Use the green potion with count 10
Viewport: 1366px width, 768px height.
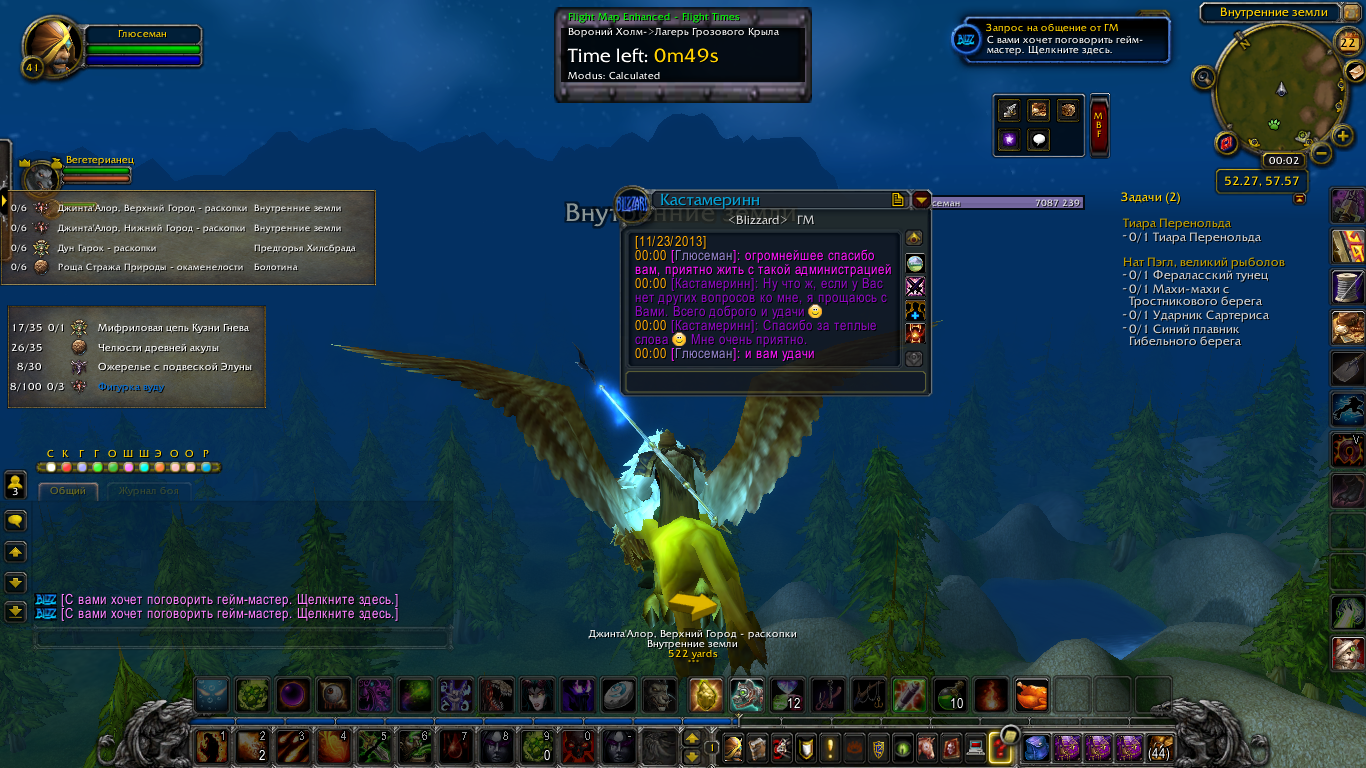pos(950,693)
